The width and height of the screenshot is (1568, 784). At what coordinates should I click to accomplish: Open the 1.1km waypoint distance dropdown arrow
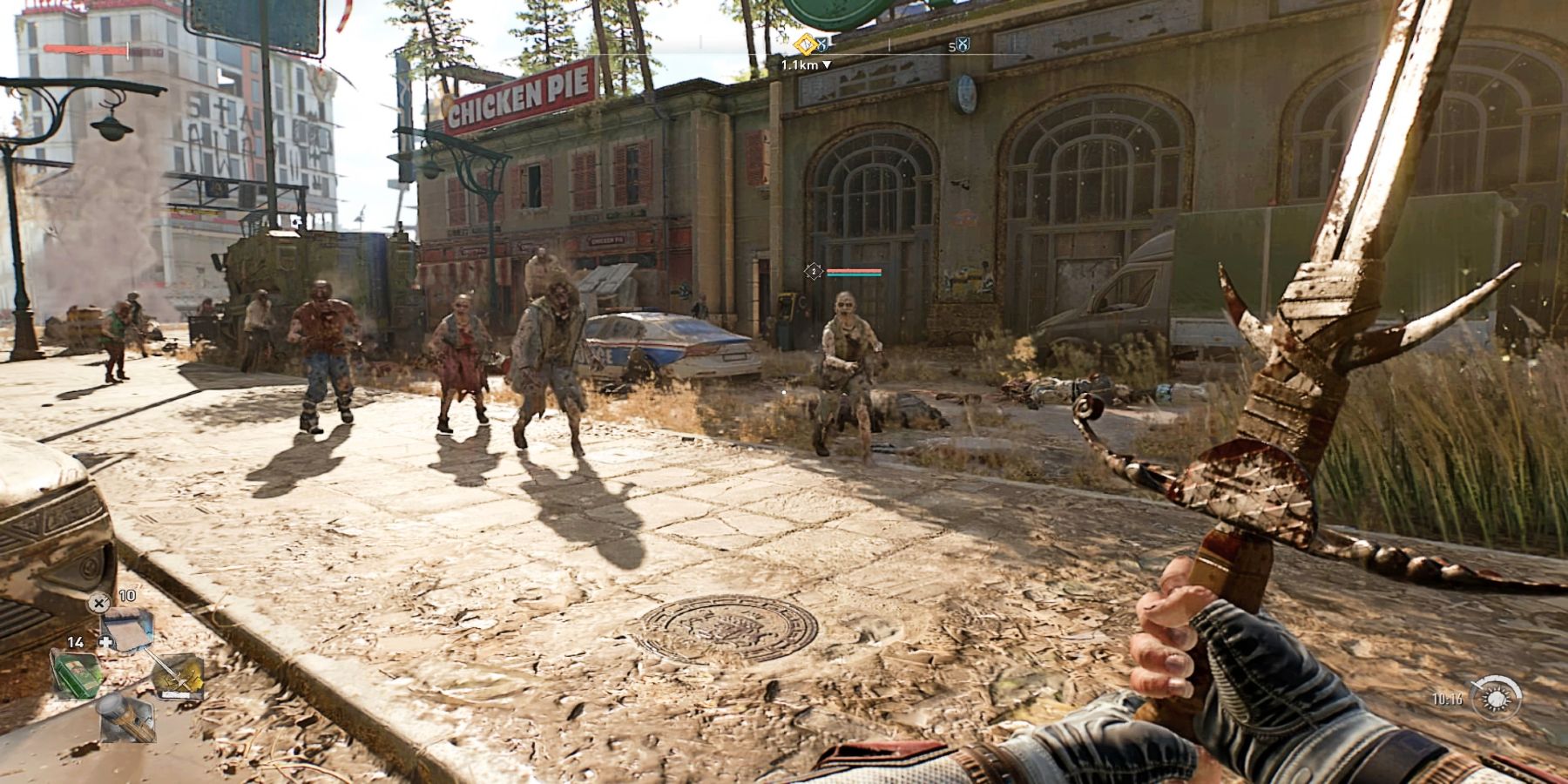tap(827, 64)
